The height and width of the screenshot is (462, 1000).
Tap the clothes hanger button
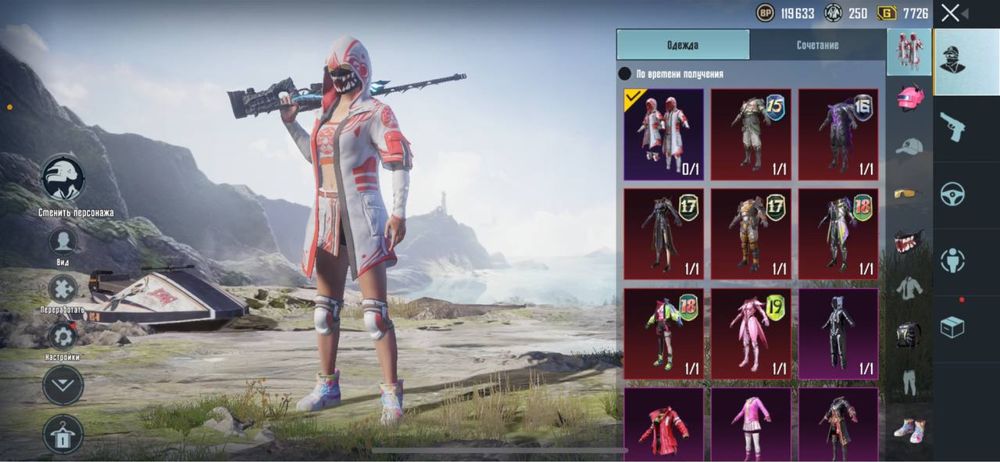63,433
